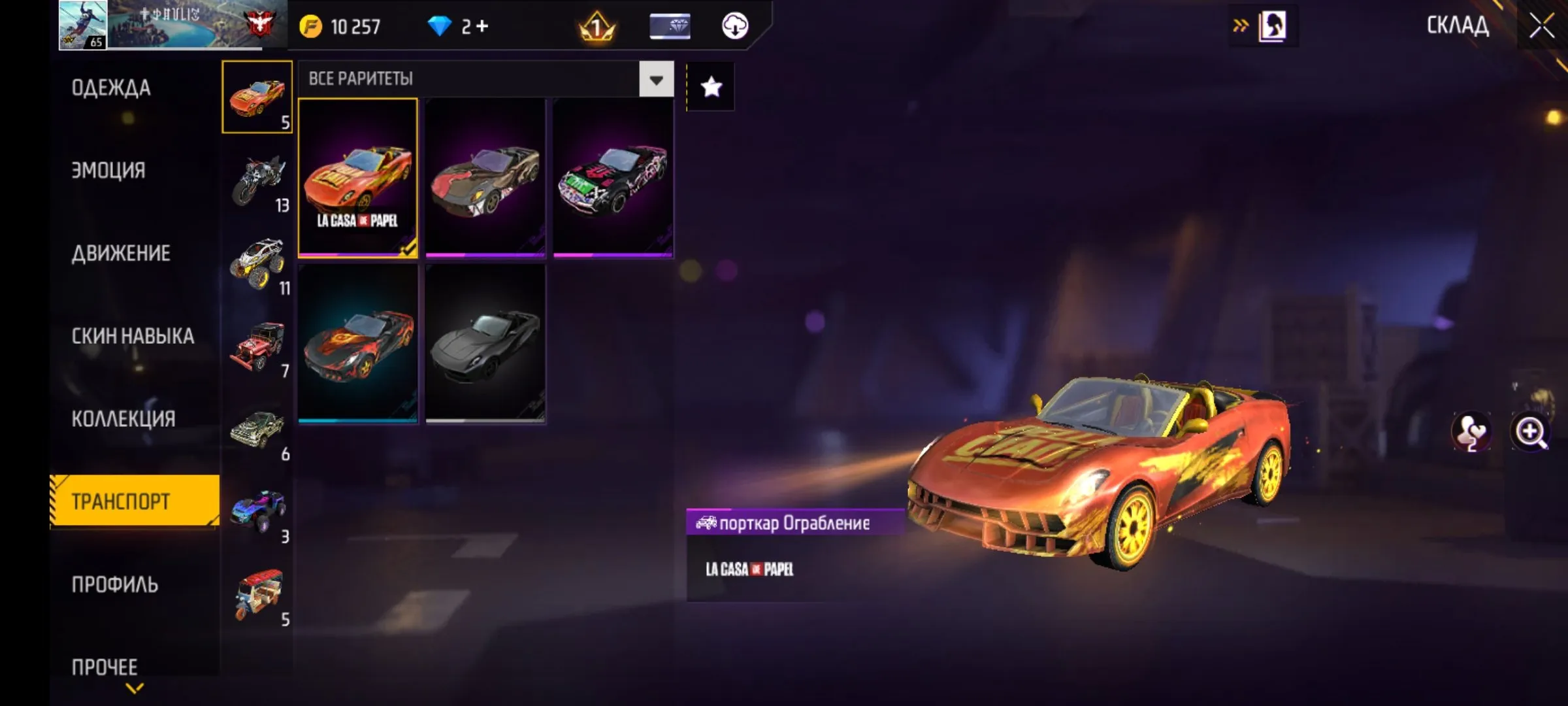
Task: Go to the КОЛЛЕКЦИЯ category
Action: pyautogui.click(x=123, y=418)
